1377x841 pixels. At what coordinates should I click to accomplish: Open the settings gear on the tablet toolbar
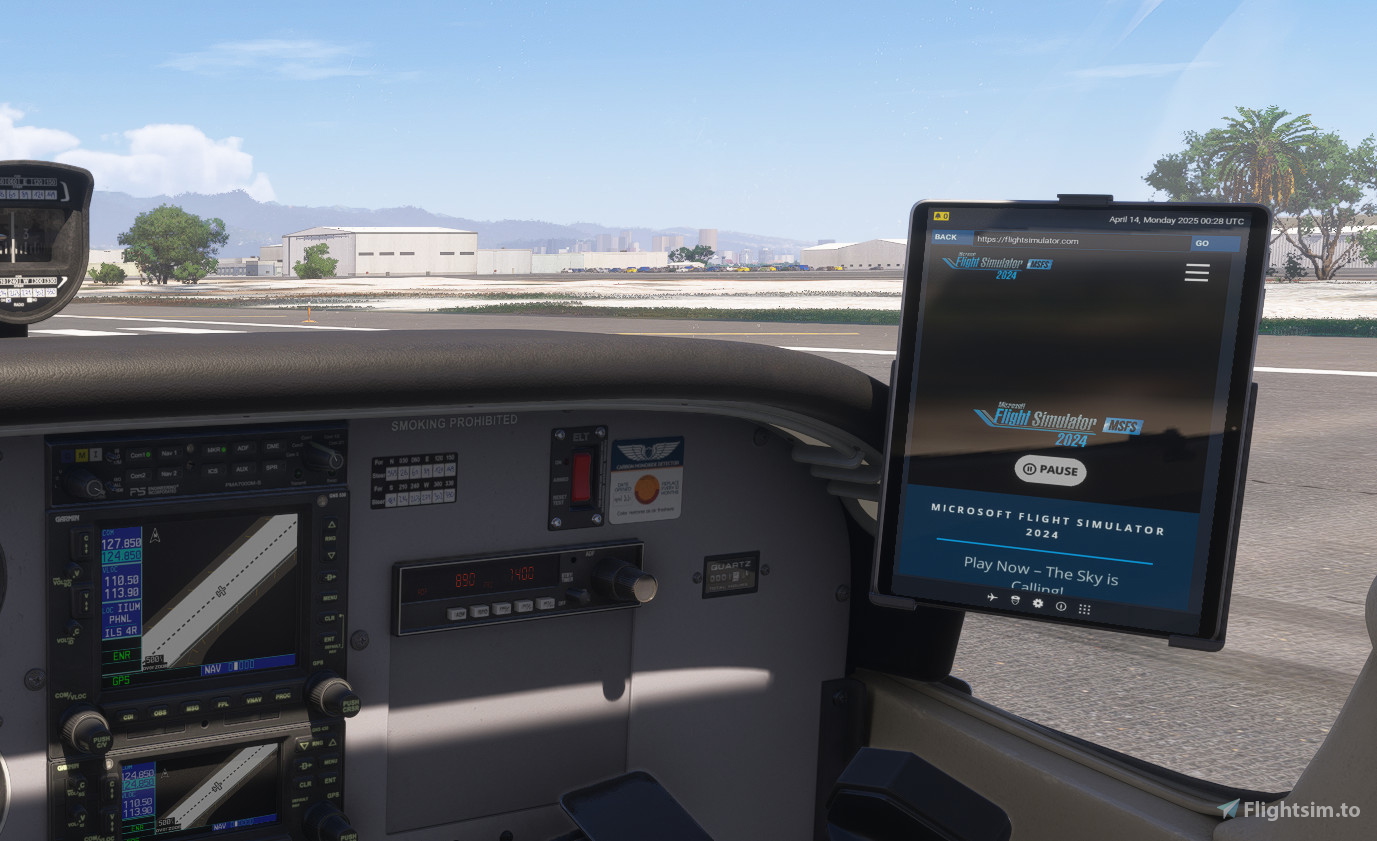point(1038,603)
